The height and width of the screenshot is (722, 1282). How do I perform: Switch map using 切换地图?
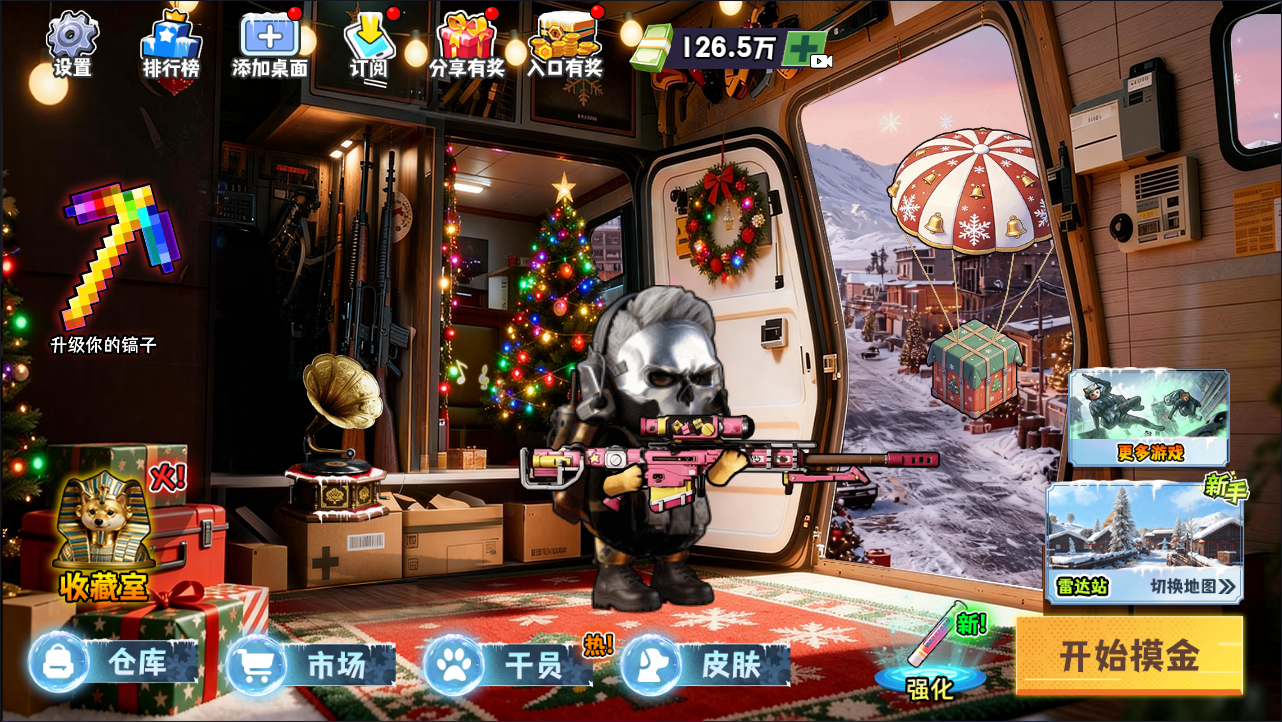[1191, 586]
